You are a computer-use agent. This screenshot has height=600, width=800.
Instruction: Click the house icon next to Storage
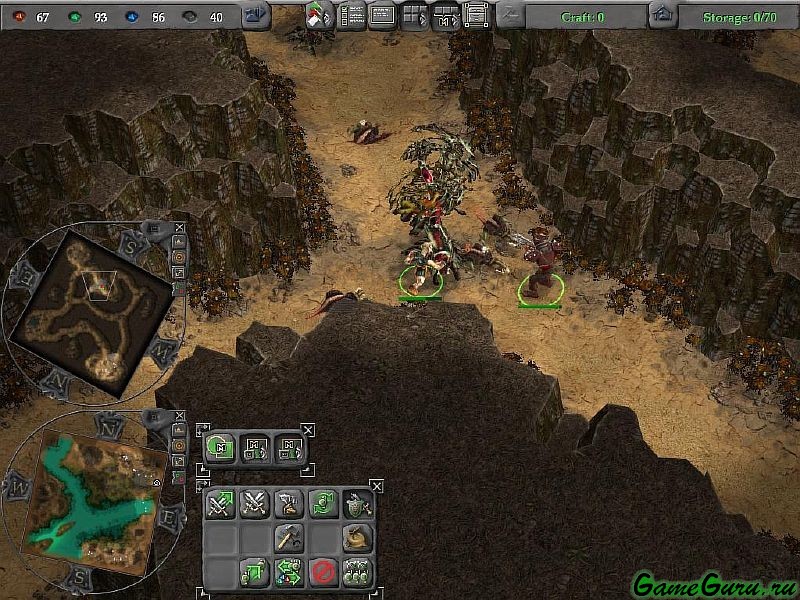point(660,15)
